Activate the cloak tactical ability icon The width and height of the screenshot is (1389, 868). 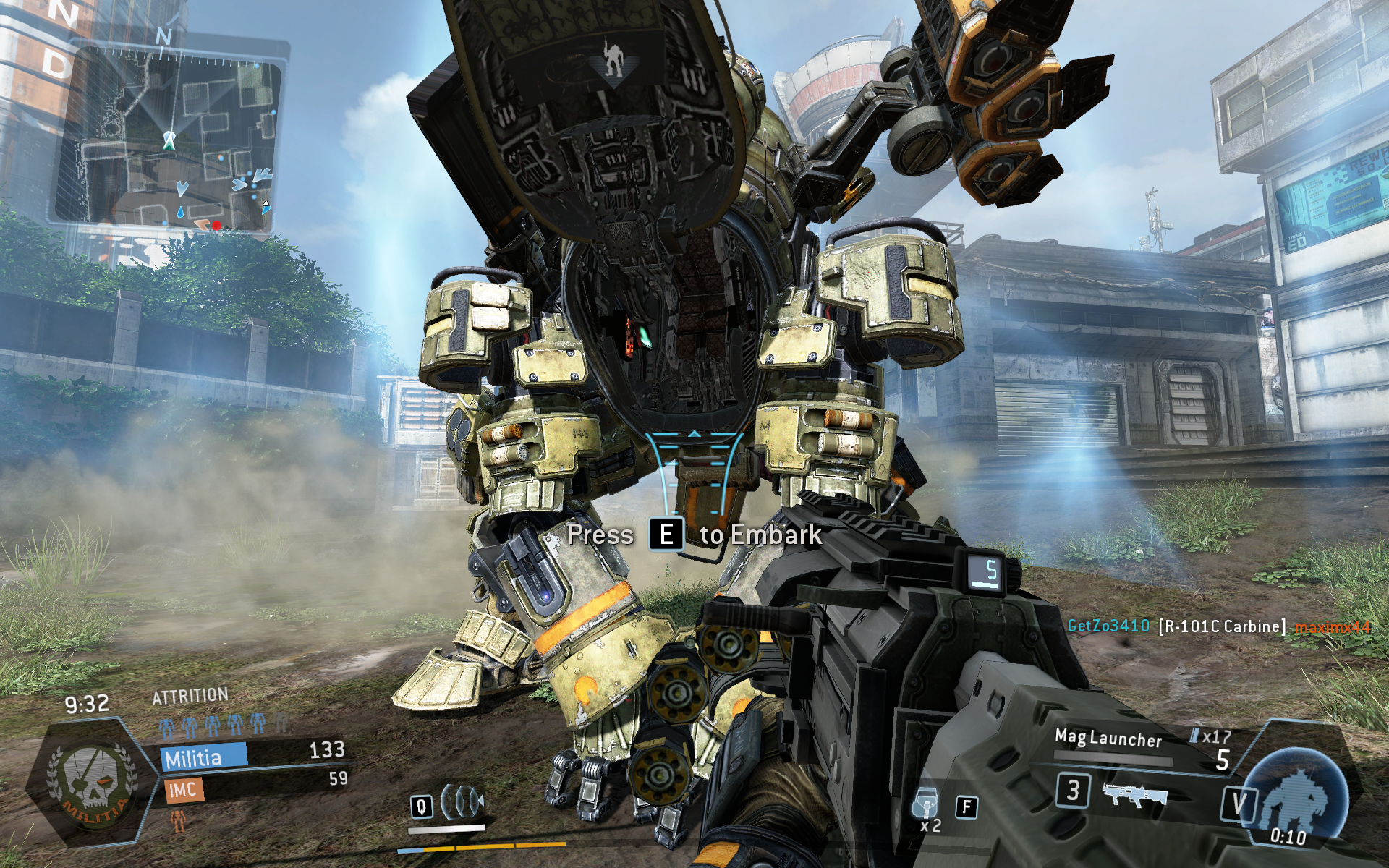pos(461,801)
